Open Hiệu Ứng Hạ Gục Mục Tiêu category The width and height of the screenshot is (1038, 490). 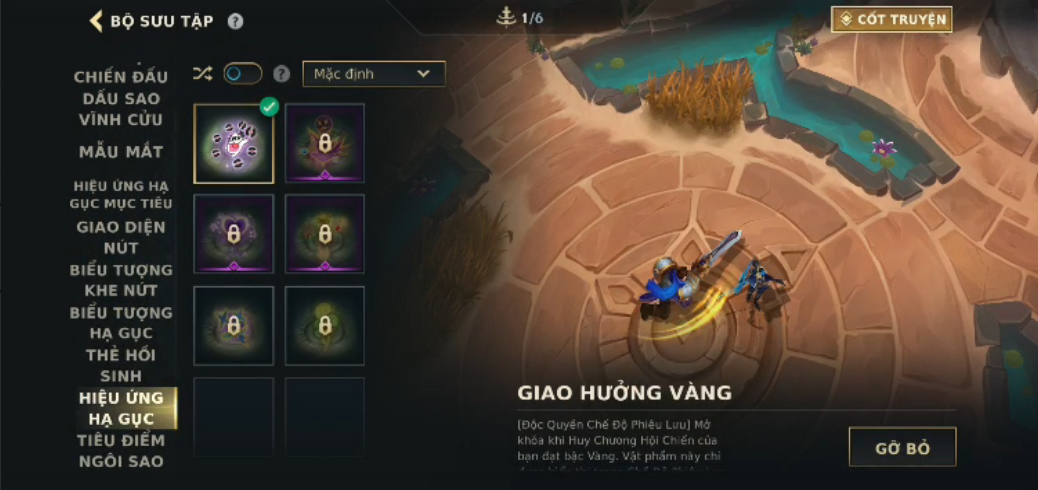(x=121, y=194)
